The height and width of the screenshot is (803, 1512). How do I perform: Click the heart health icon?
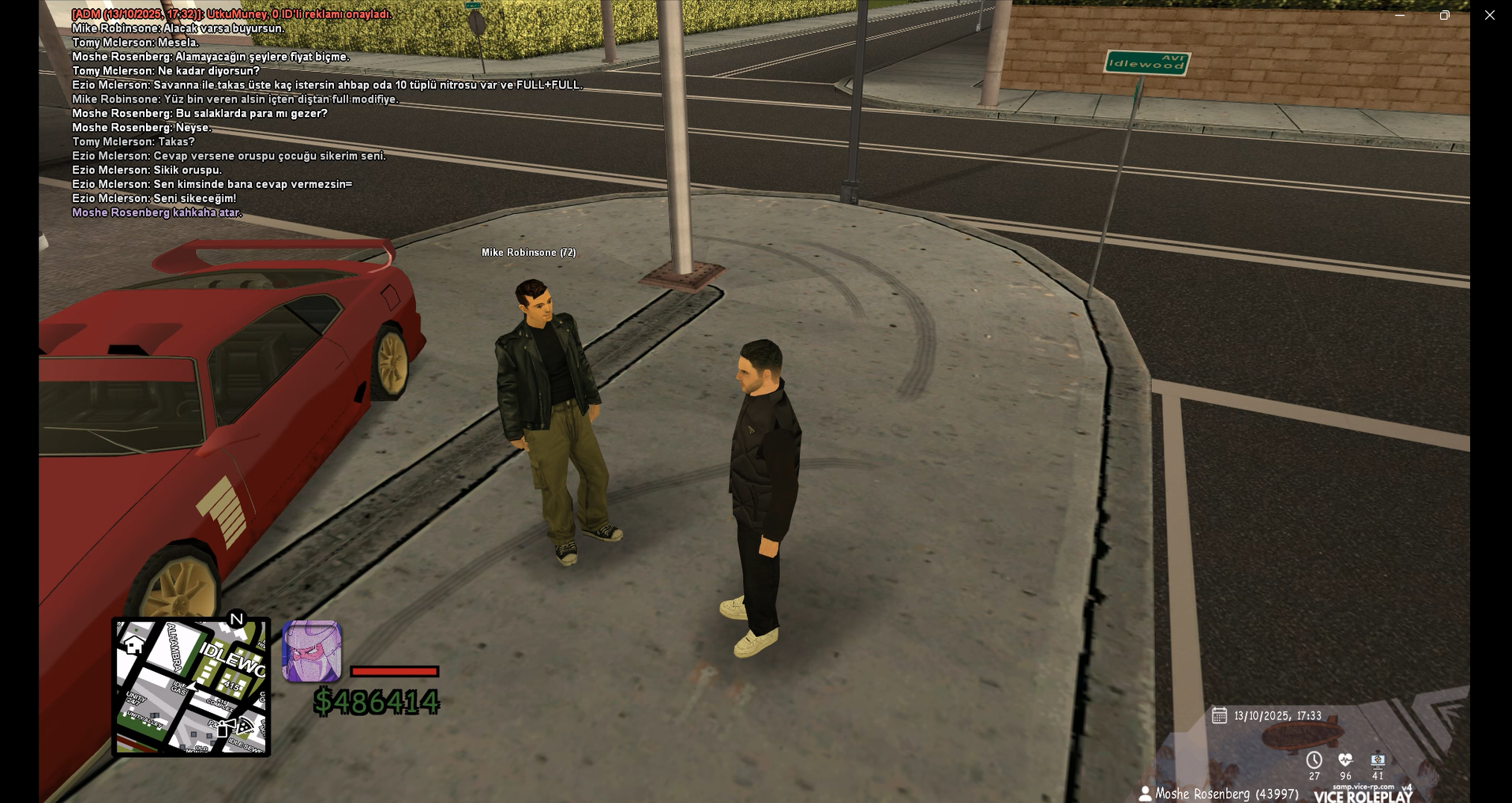click(1345, 760)
